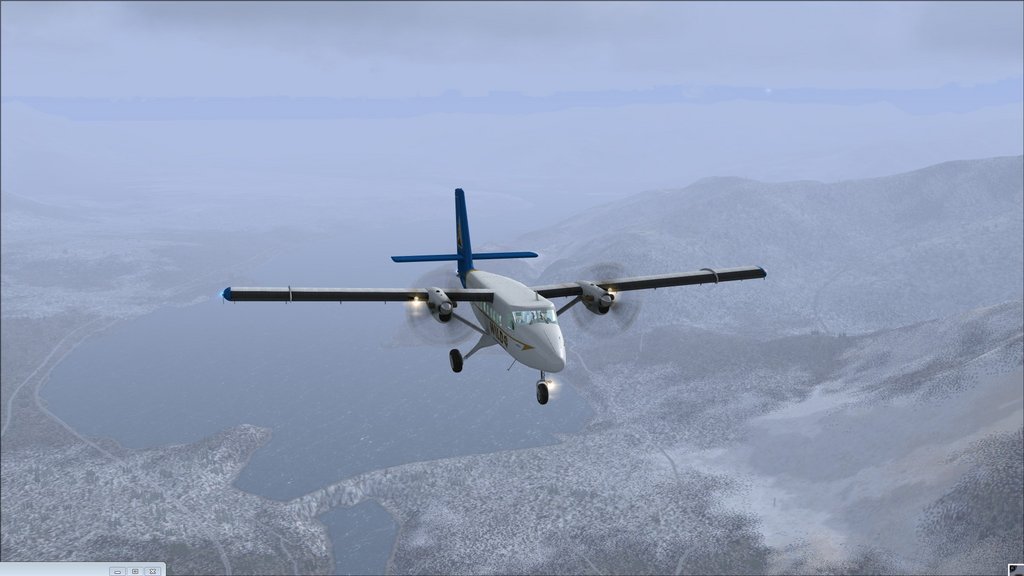This screenshot has height=576, width=1024.
Task: Click the minimize button on the collapsed window
Action: 118,571
